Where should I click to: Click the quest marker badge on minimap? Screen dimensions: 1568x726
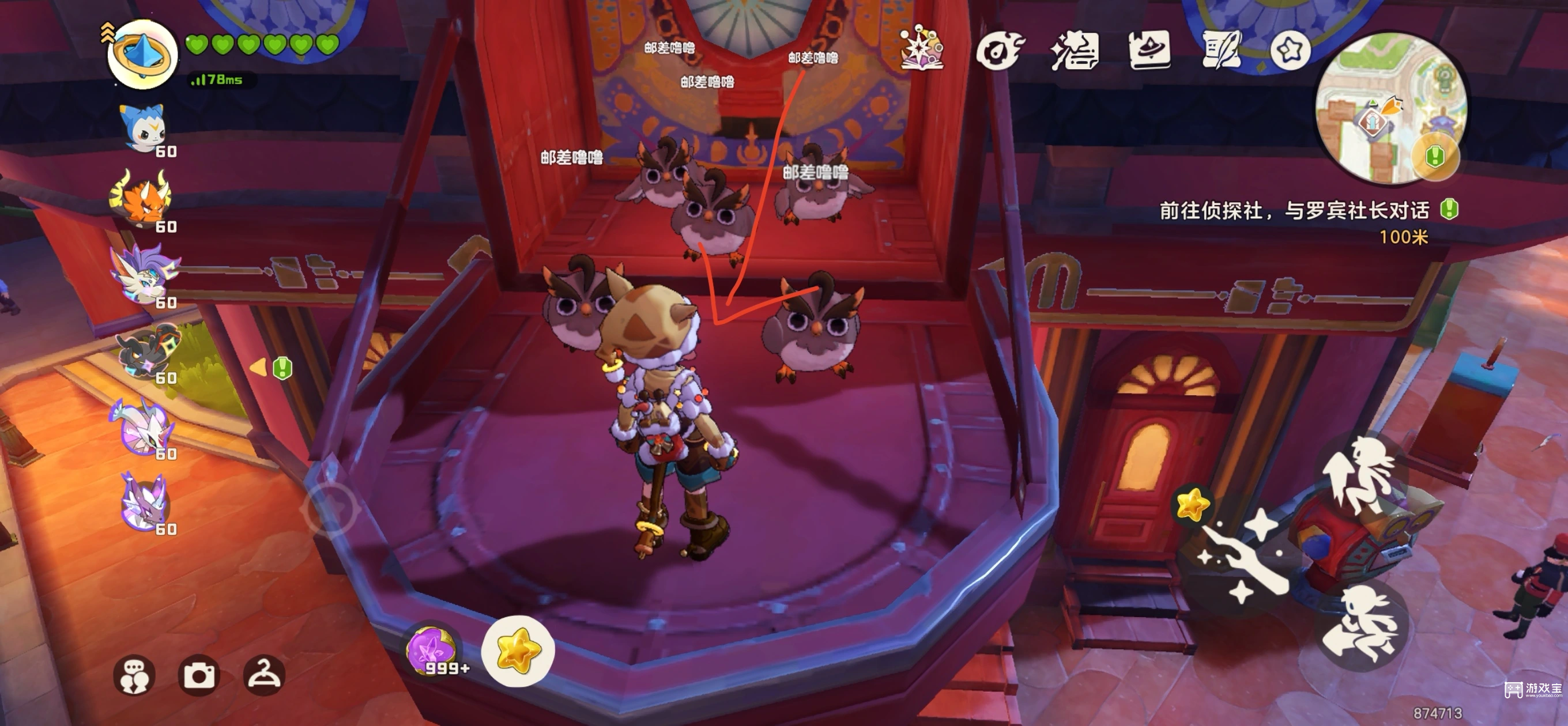[1435, 156]
